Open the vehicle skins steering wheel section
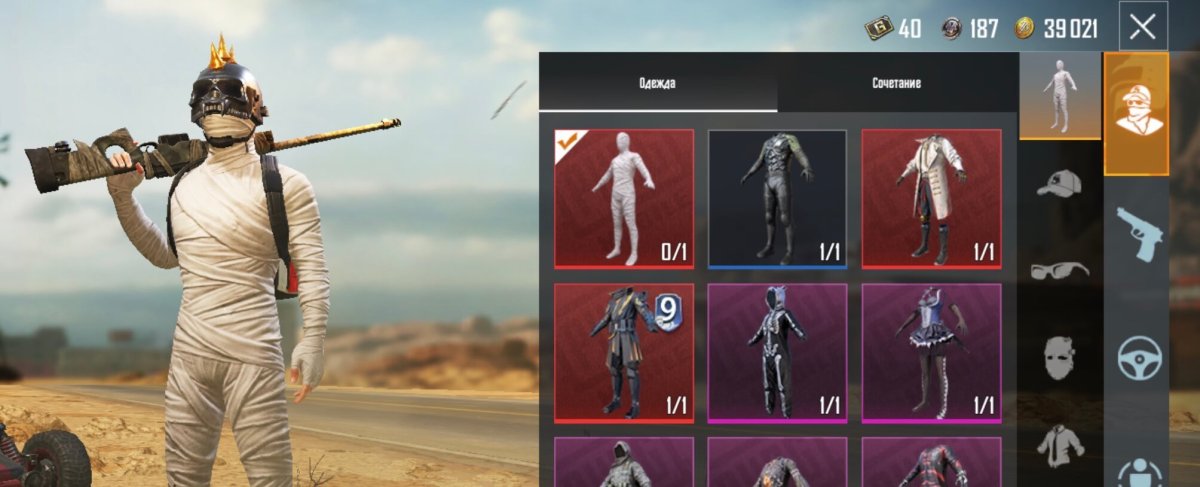 pos(1137,357)
